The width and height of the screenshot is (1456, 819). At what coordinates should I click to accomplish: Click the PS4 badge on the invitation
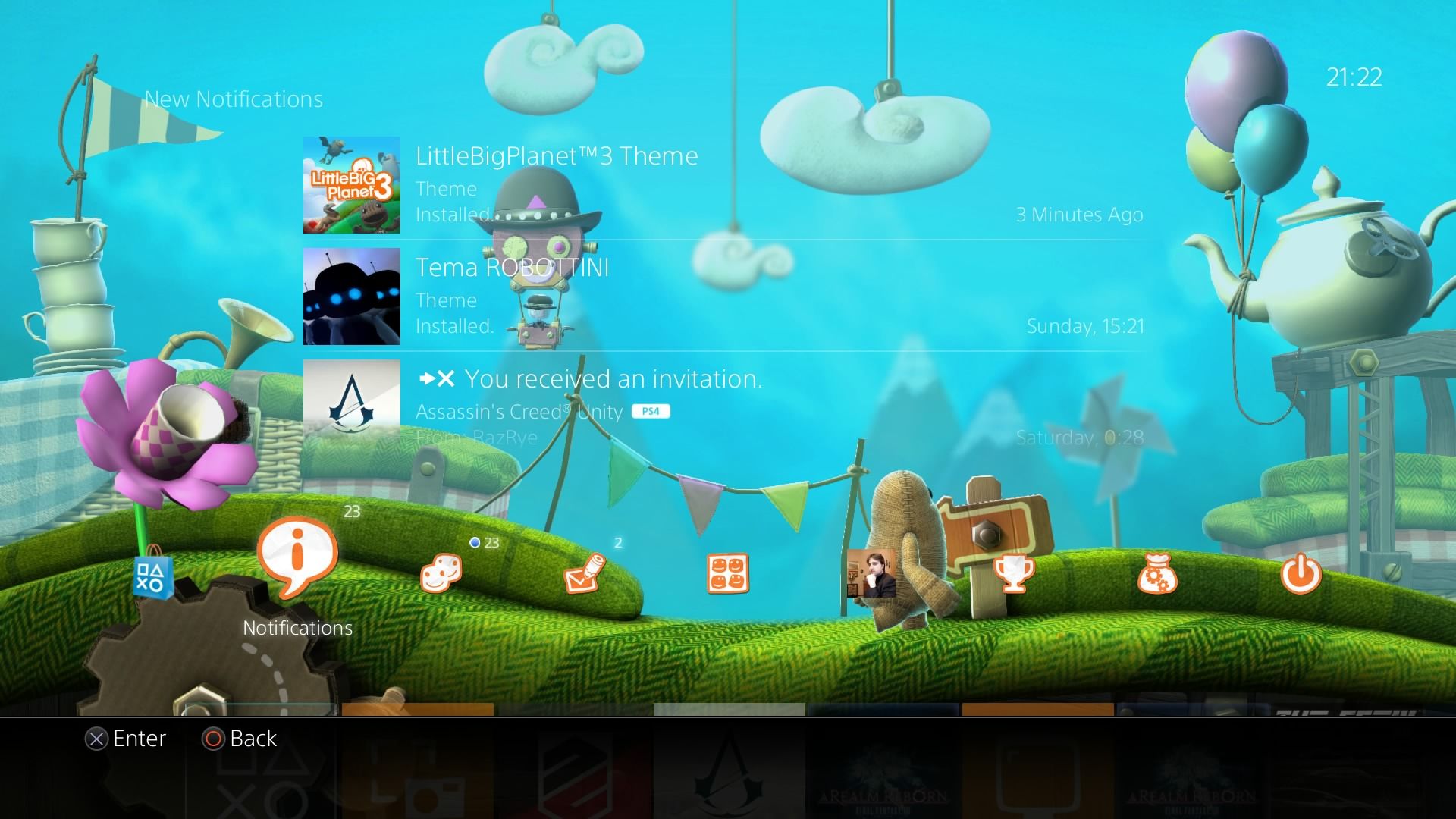651,412
